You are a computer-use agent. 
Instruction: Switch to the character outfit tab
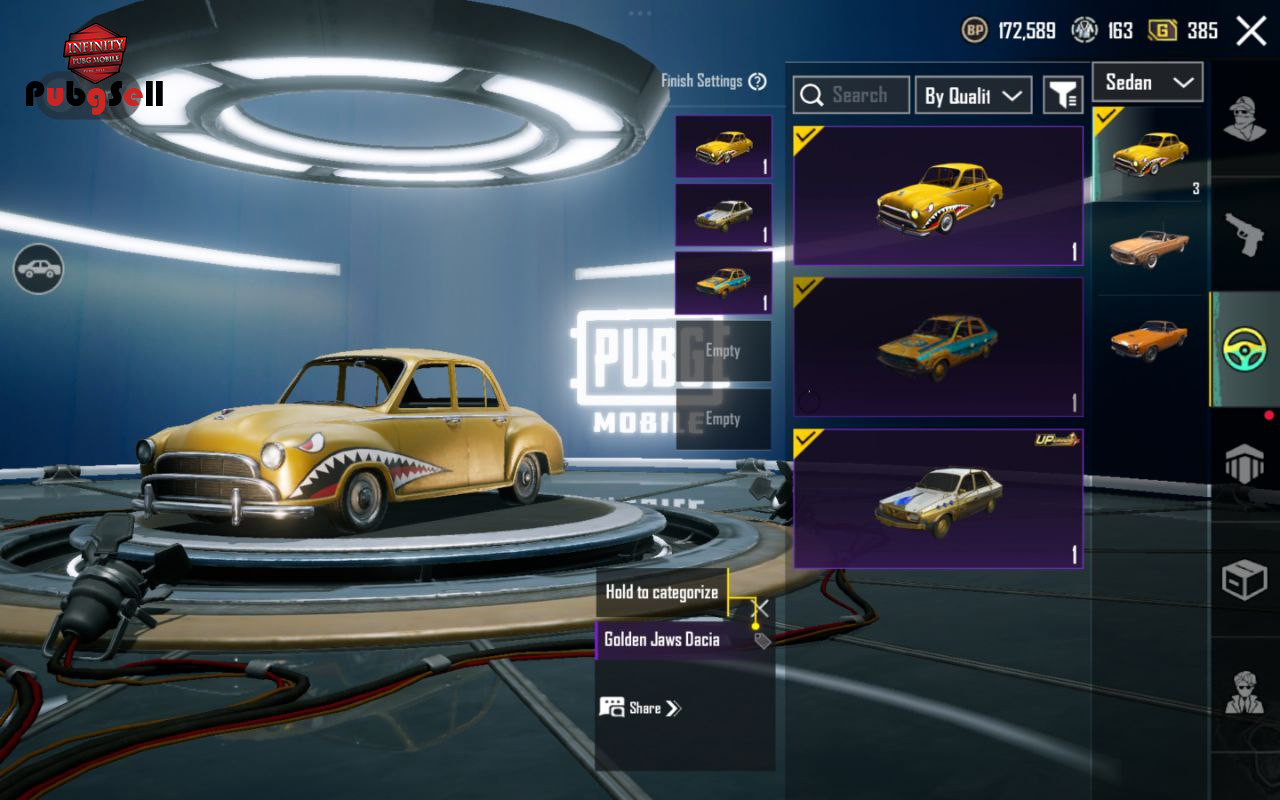(x=1245, y=120)
